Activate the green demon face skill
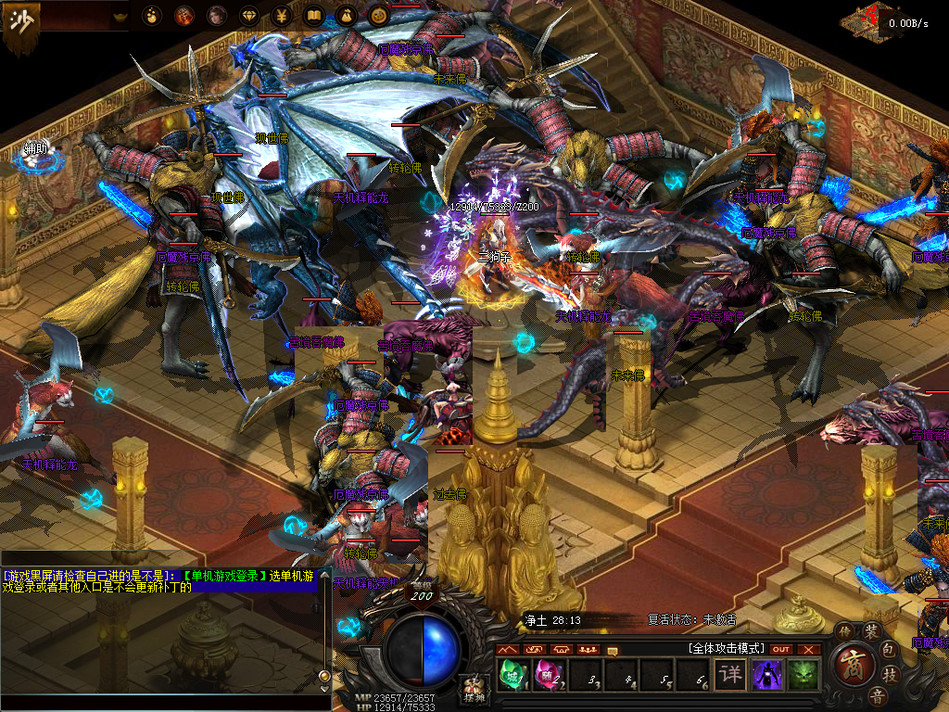The height and width of the screenshot is (712, 949). [803, 674]
